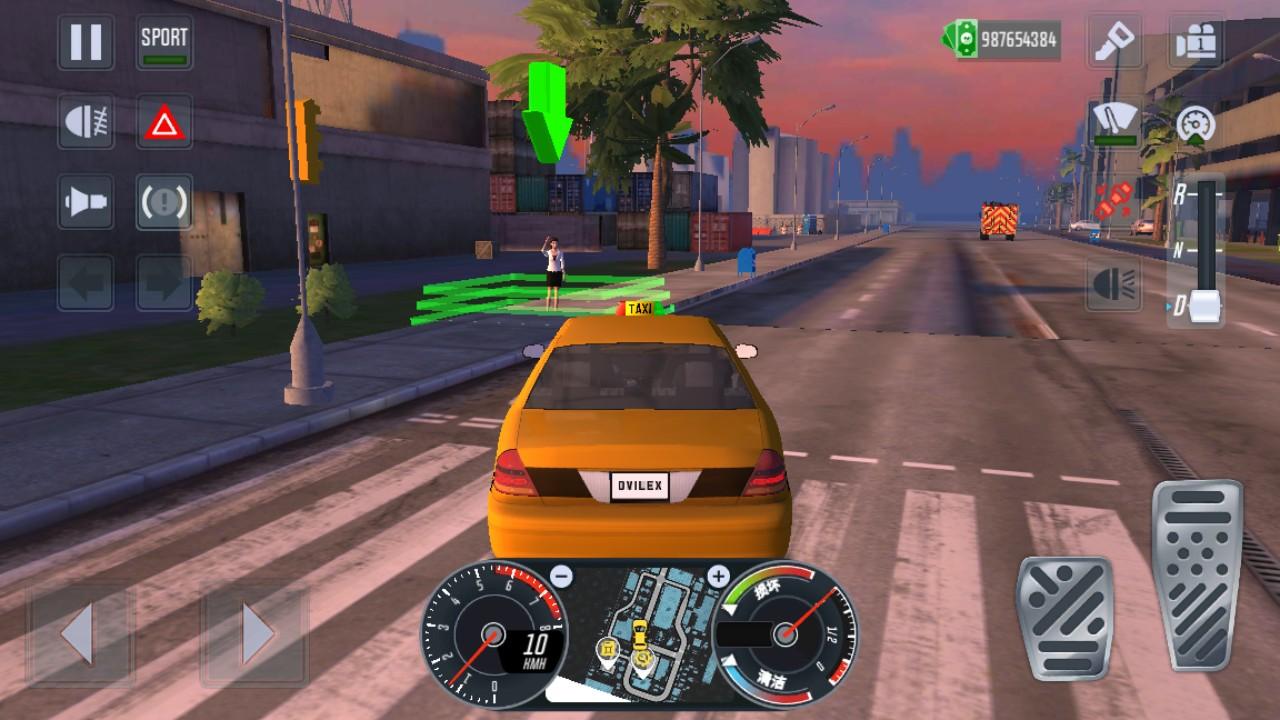Zoom out the minimap with minus button
The width and height of the screenshot is (1280, 720).
click(x=562, y=576)
